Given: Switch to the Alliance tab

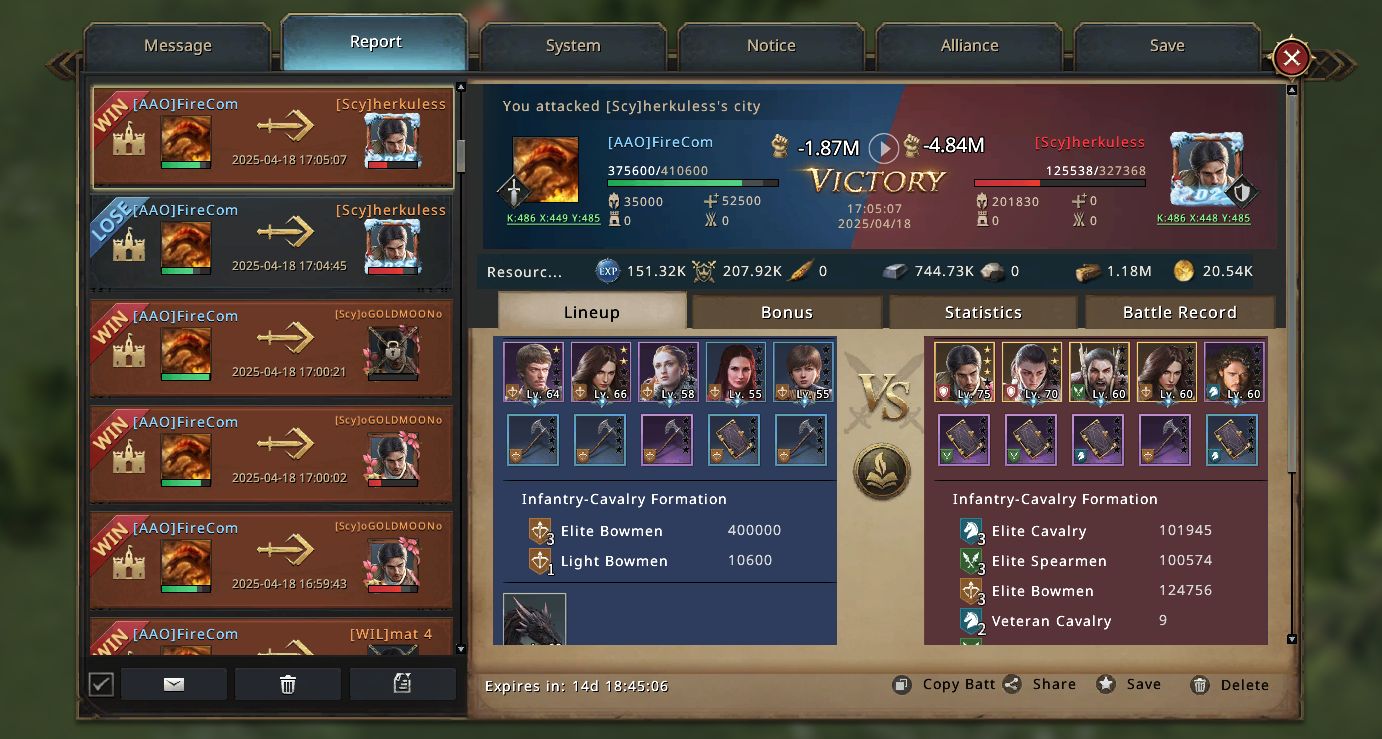Looking at the screenshot, I should click(969, 46).
